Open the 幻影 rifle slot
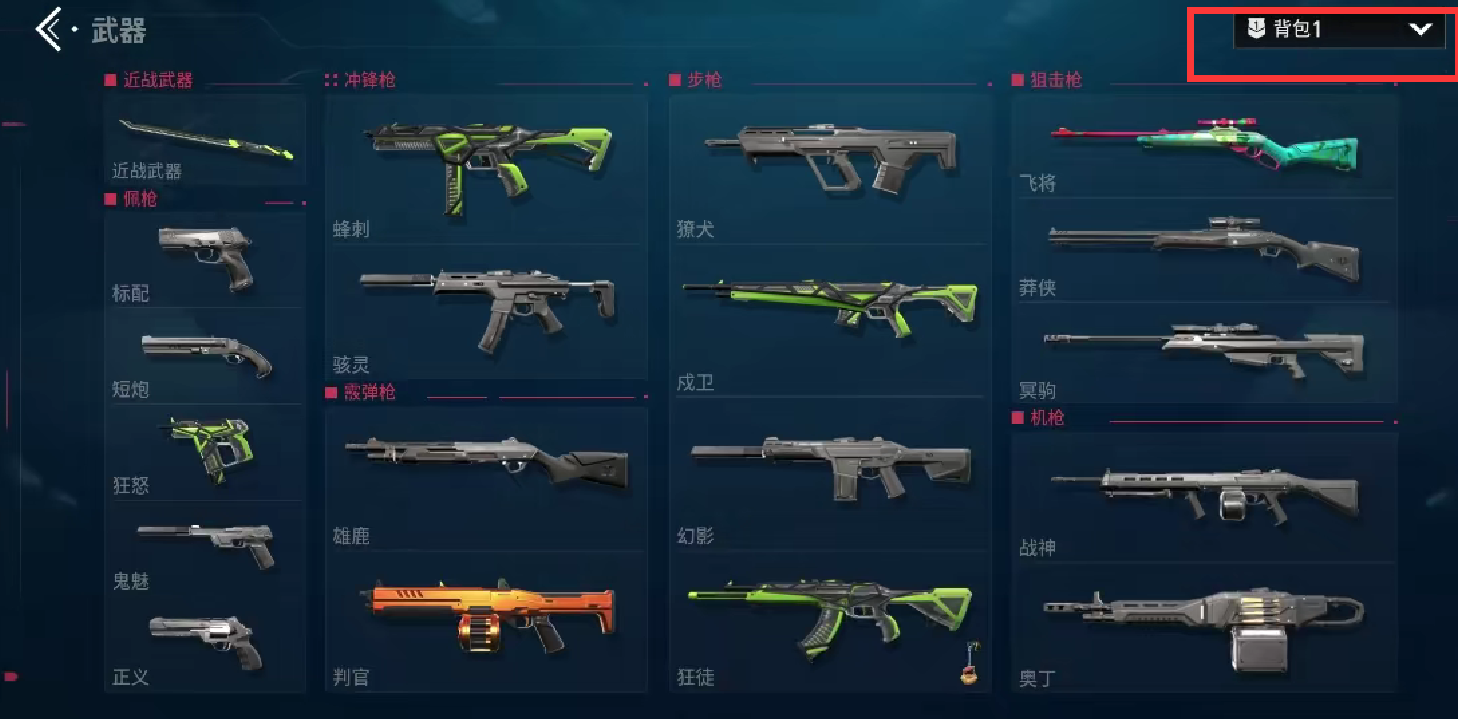This screenshot has width=1458, height=719. (x=830, y=472)
